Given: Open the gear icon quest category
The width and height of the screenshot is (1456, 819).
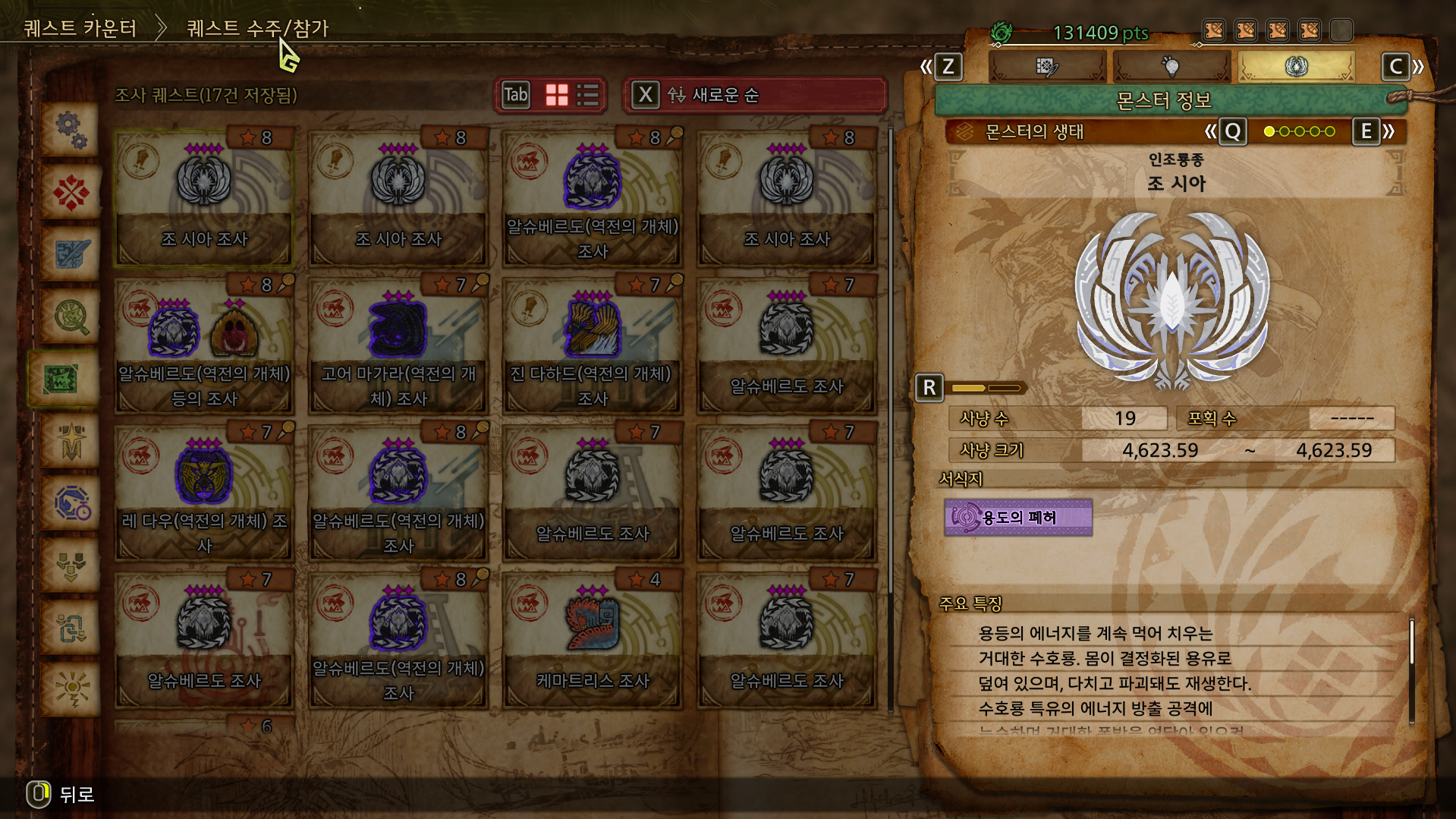Looking at the screenshot, I should tap(71, 130).
